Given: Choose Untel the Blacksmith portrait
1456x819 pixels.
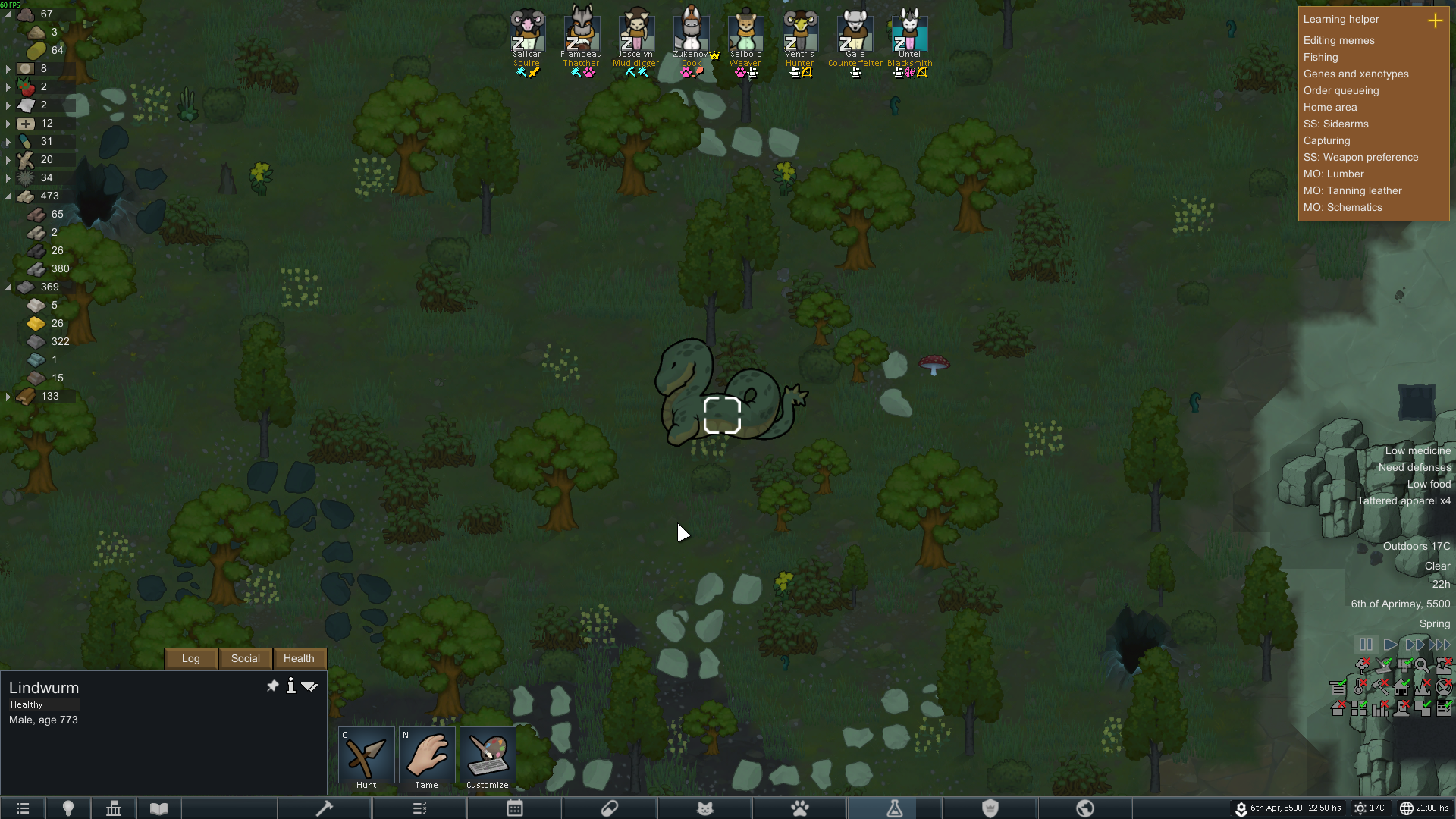Looking at the screenshot, I should click(x=909, y=32).
